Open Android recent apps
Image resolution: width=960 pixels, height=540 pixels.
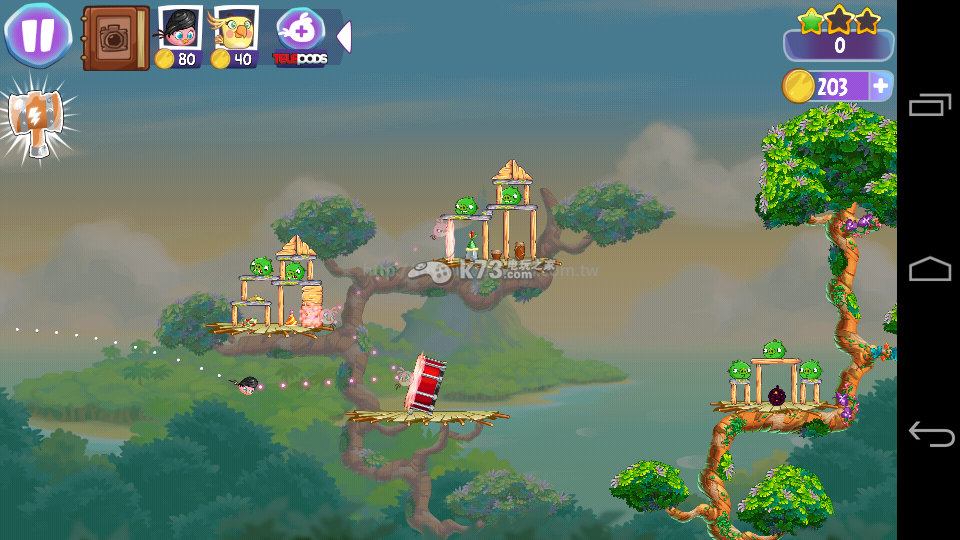(x=929, y=104)
